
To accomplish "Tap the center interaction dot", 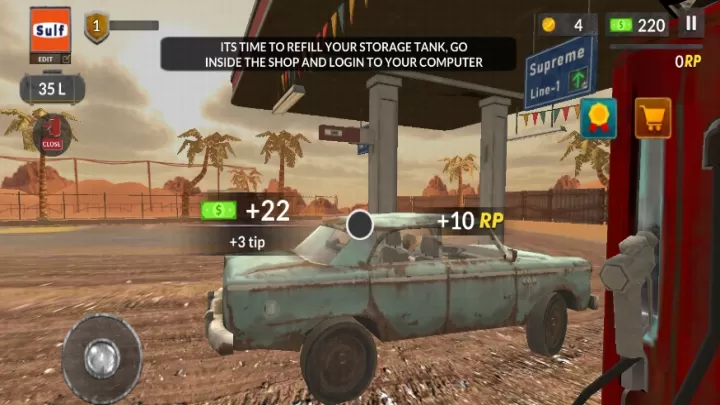I will [x=360, y=225].
